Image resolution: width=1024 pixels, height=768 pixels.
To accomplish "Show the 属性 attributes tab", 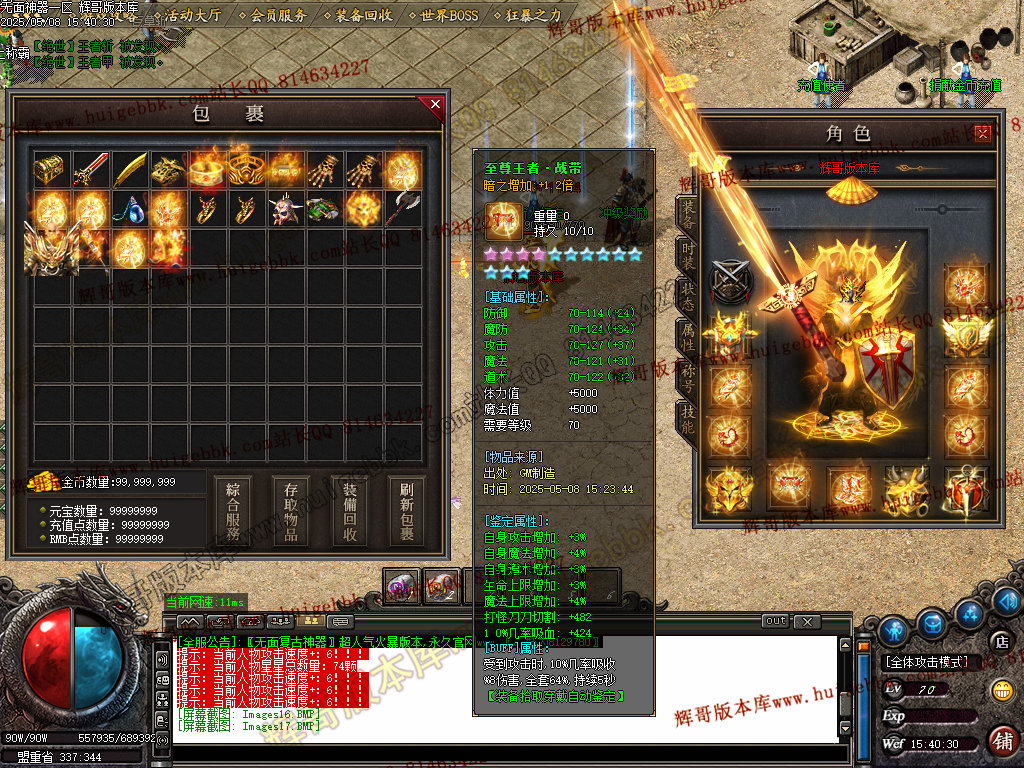I will (x=687, y=336).
